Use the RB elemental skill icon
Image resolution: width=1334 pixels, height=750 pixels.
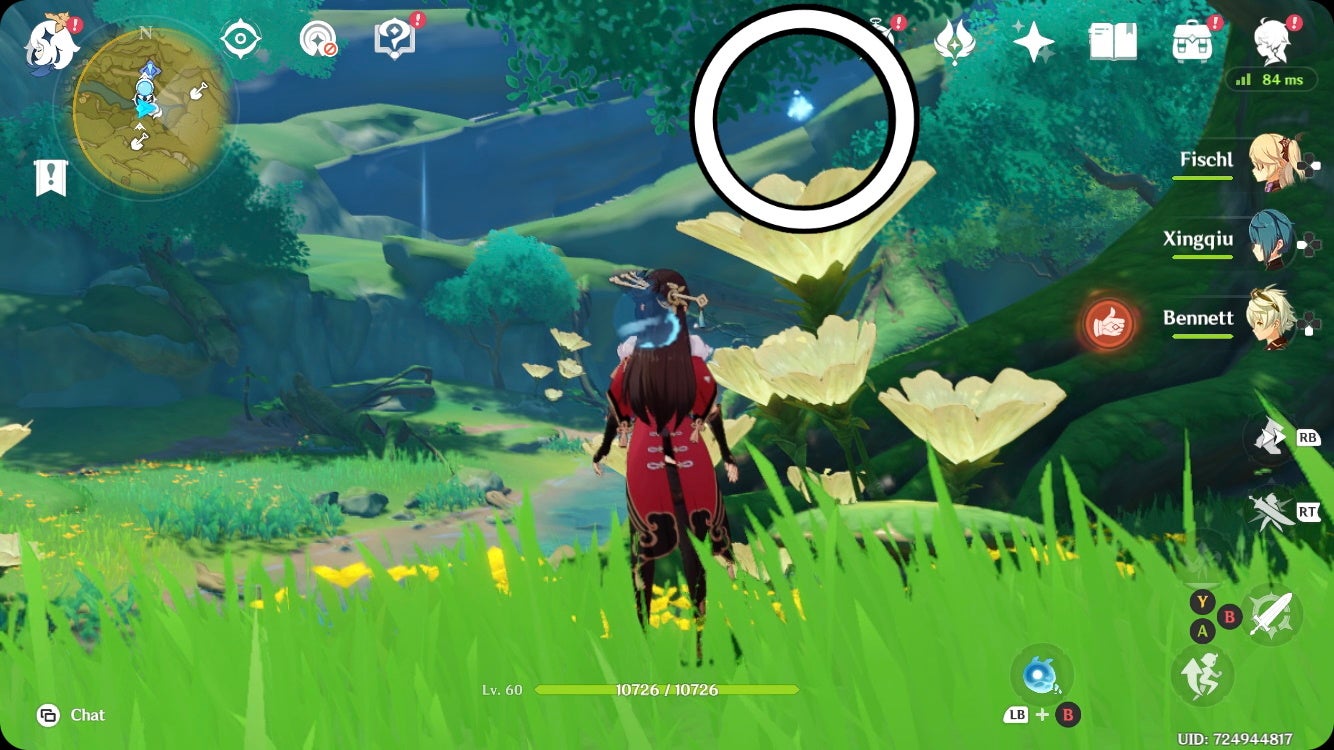[x=1268, y=438]
